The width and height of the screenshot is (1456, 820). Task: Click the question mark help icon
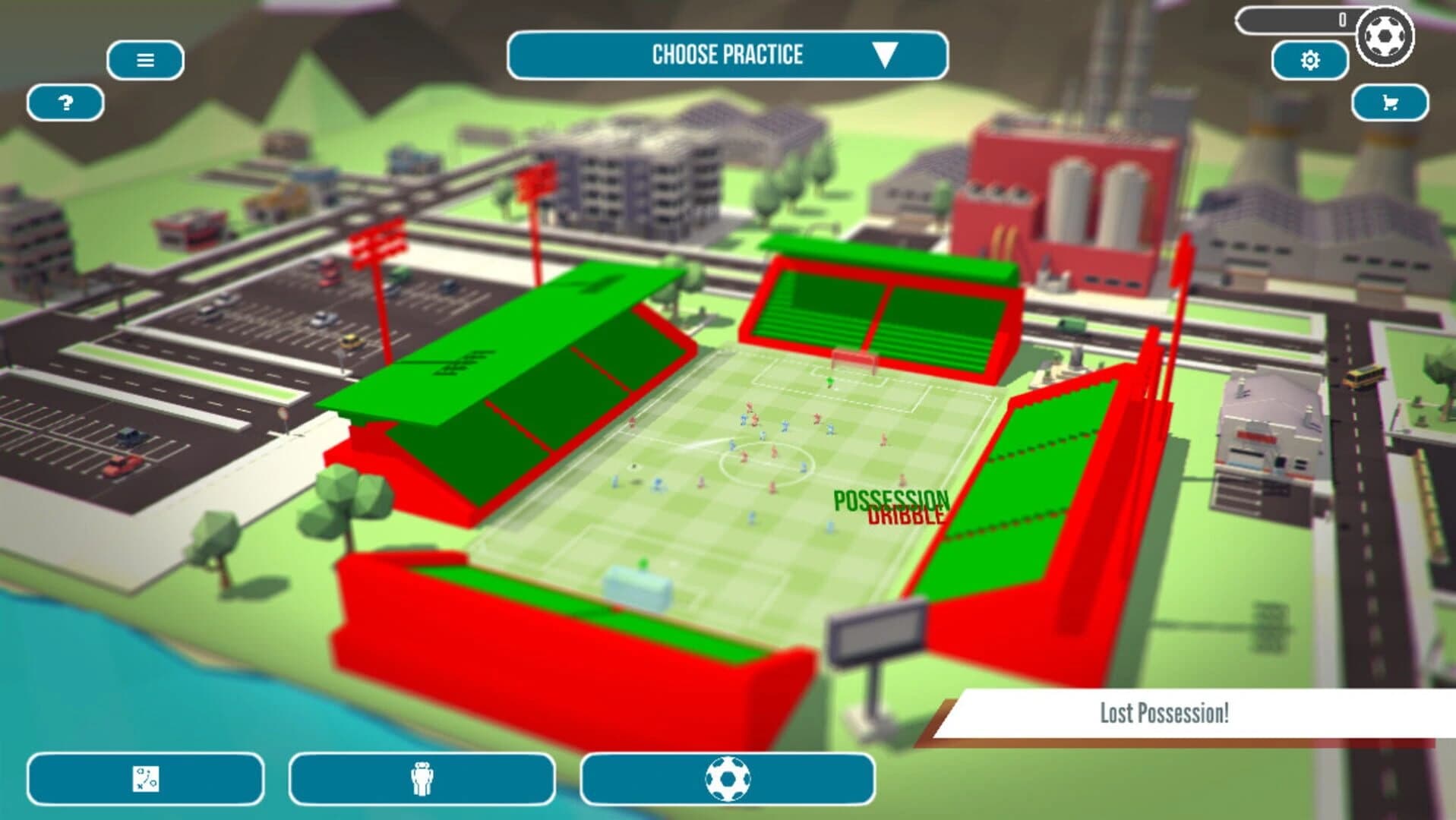click(65, 102)
